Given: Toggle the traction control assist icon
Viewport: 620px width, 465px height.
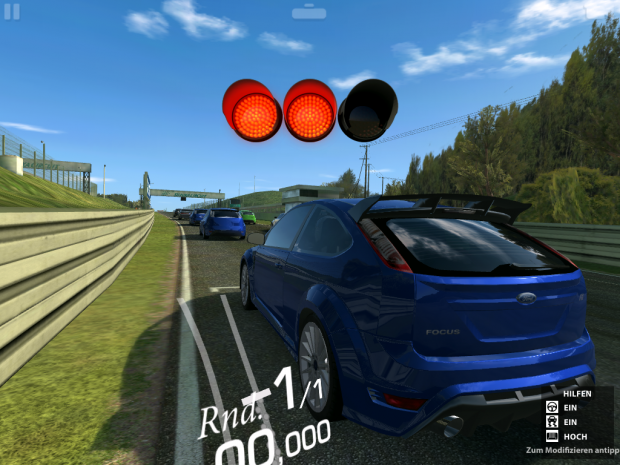Looking at the screenshot, I should click(x=551, y=422).
